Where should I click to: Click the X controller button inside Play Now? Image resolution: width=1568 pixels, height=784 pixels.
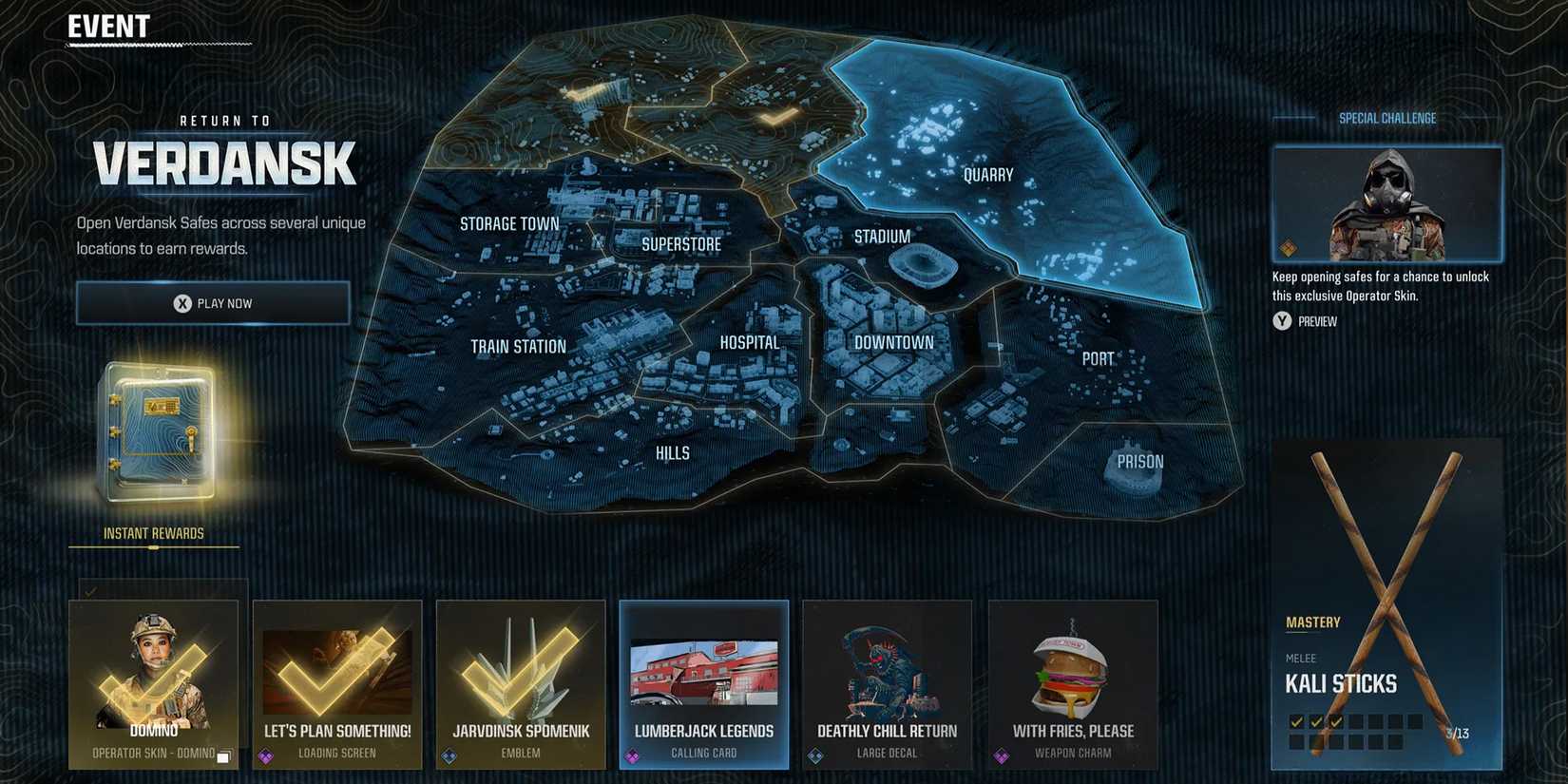(x=181, y=302)
